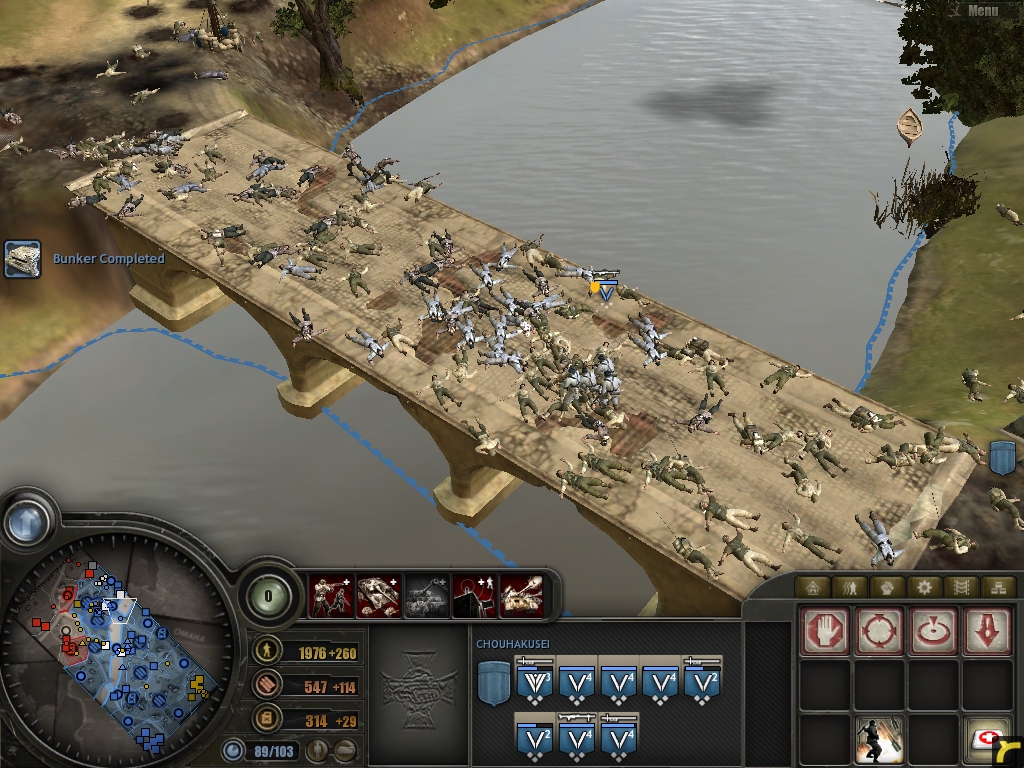Activate the bunker with radio signal ability
Screen dimensions: 1024x768
click(474, 596)
